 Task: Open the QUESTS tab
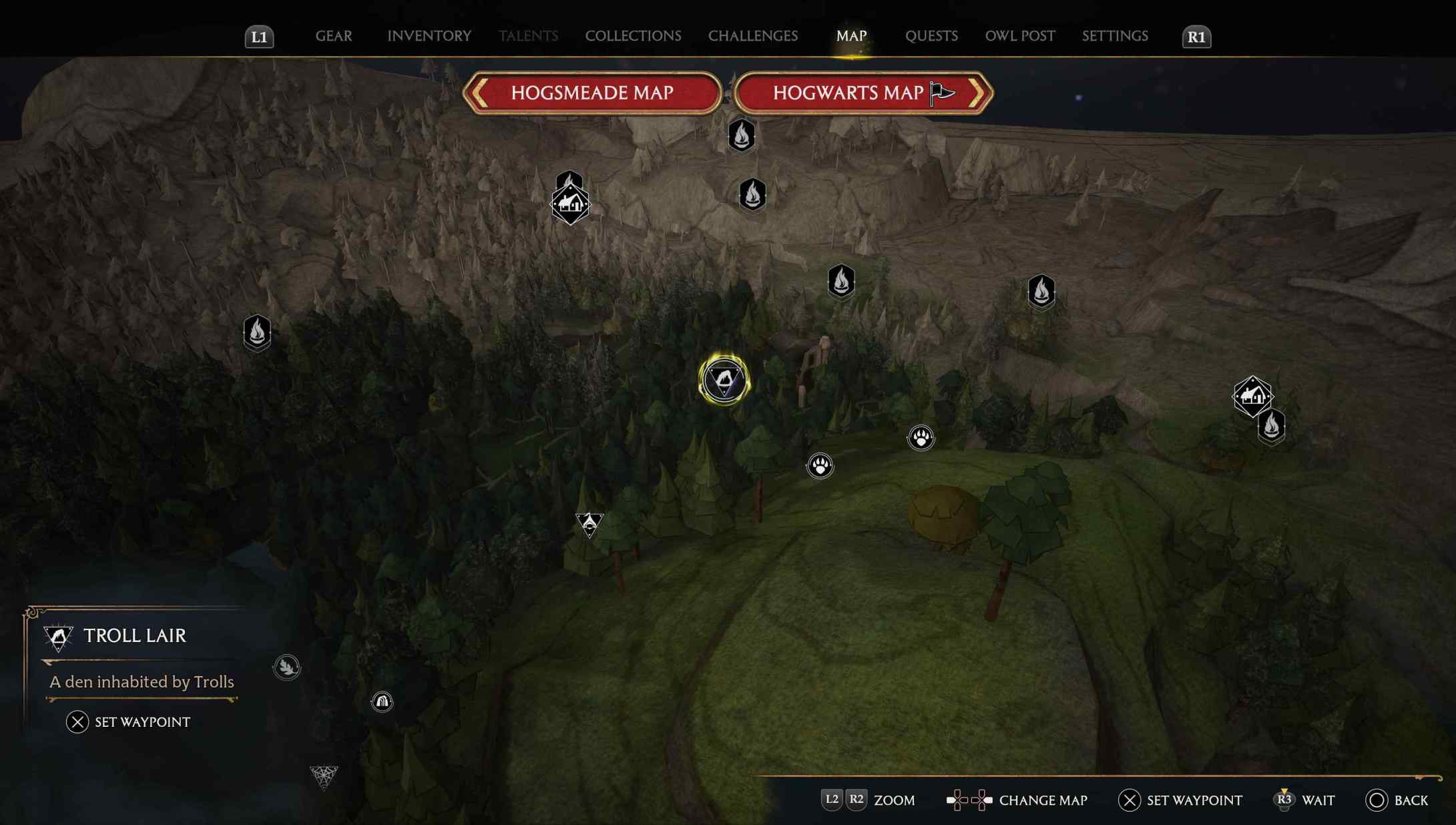click(x=931, y=36)
